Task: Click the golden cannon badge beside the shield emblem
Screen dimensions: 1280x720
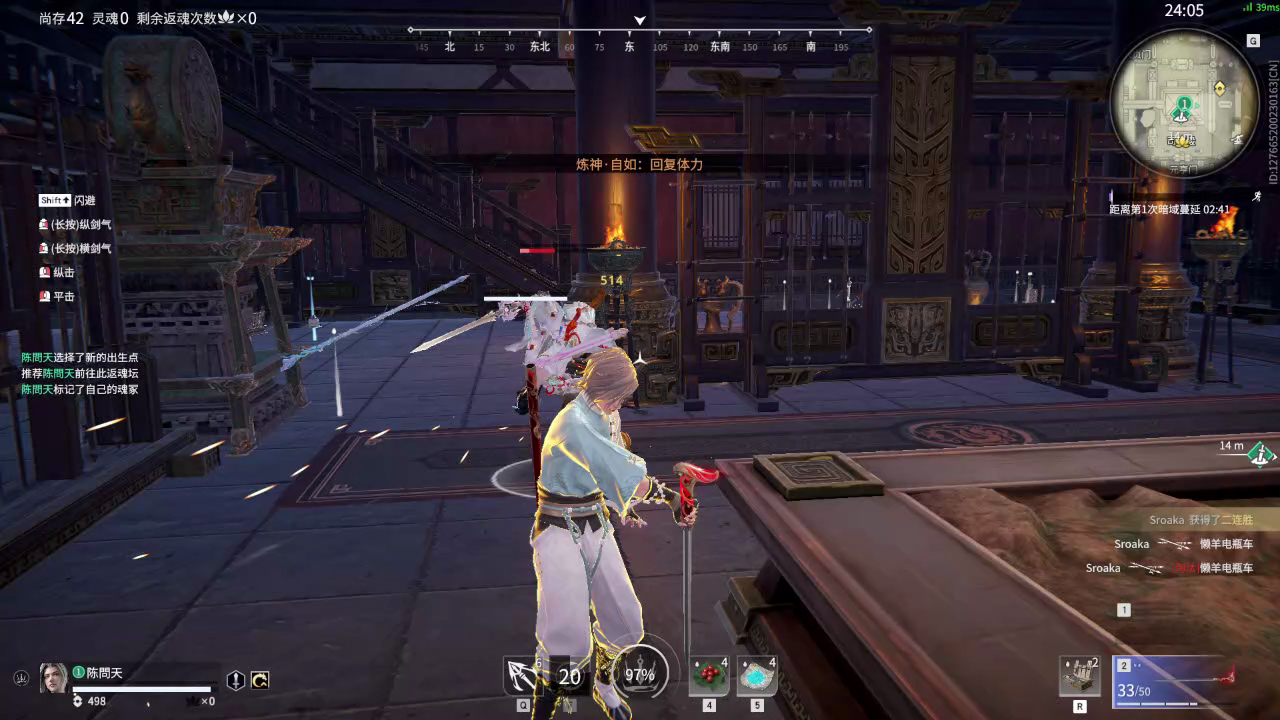Action: click(261, 680)
